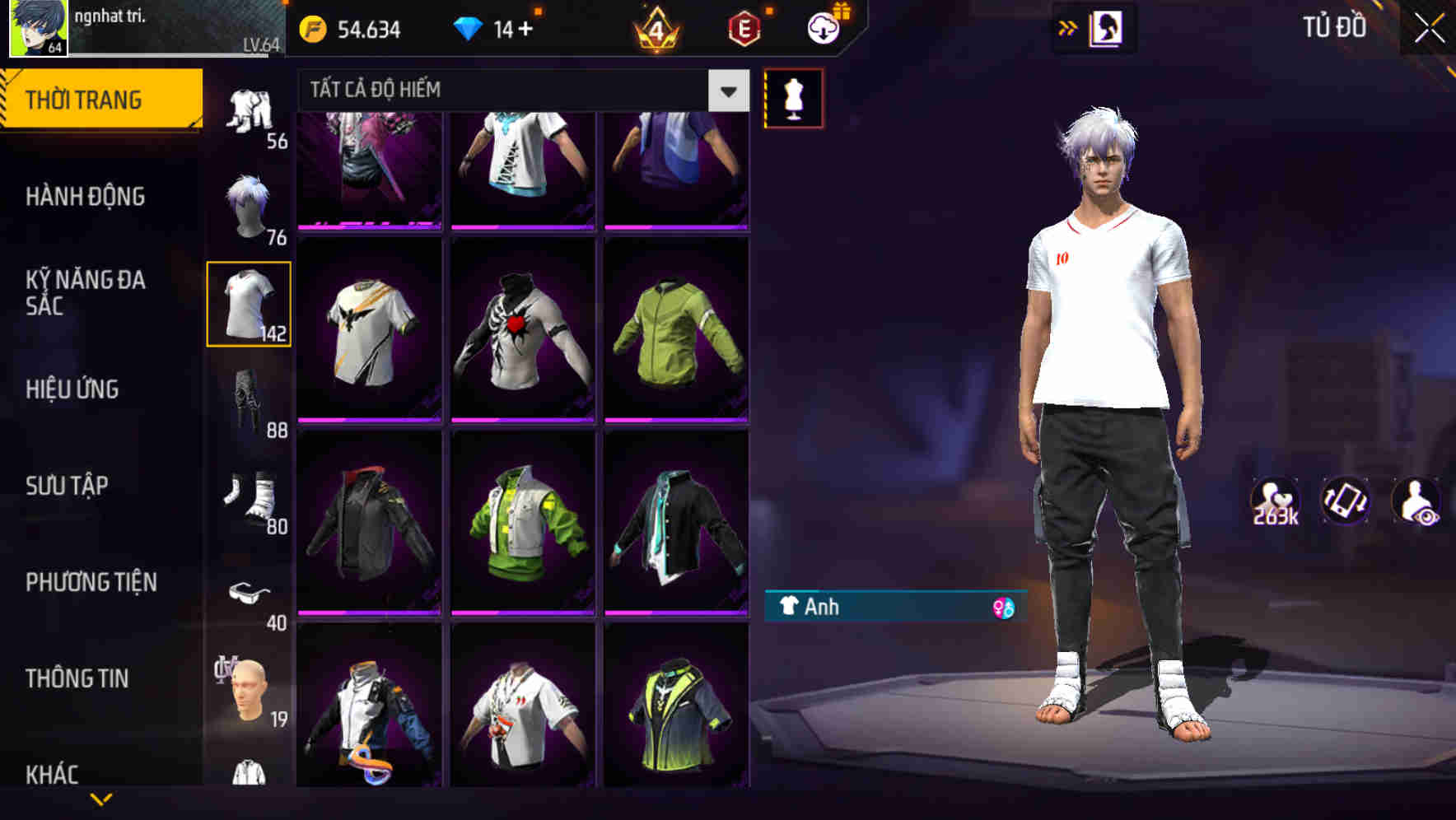The height and width of the screenshot is (820, 1456).
Task: Collapse the panel using the double-arrow toggle
Action: click(1068, 27)
